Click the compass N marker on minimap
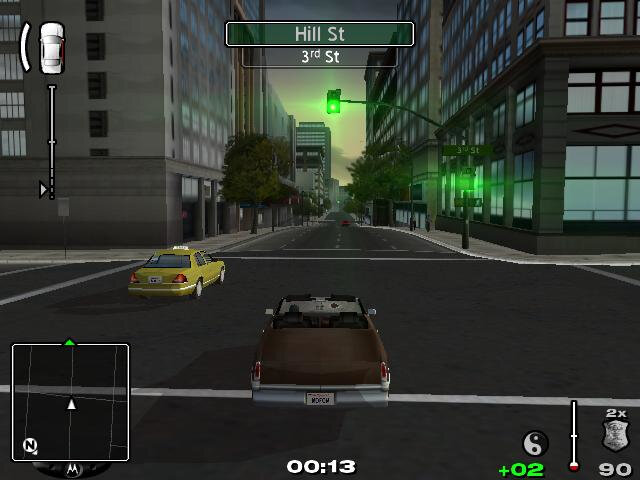The image size is (640, 480). click(31, 446)
